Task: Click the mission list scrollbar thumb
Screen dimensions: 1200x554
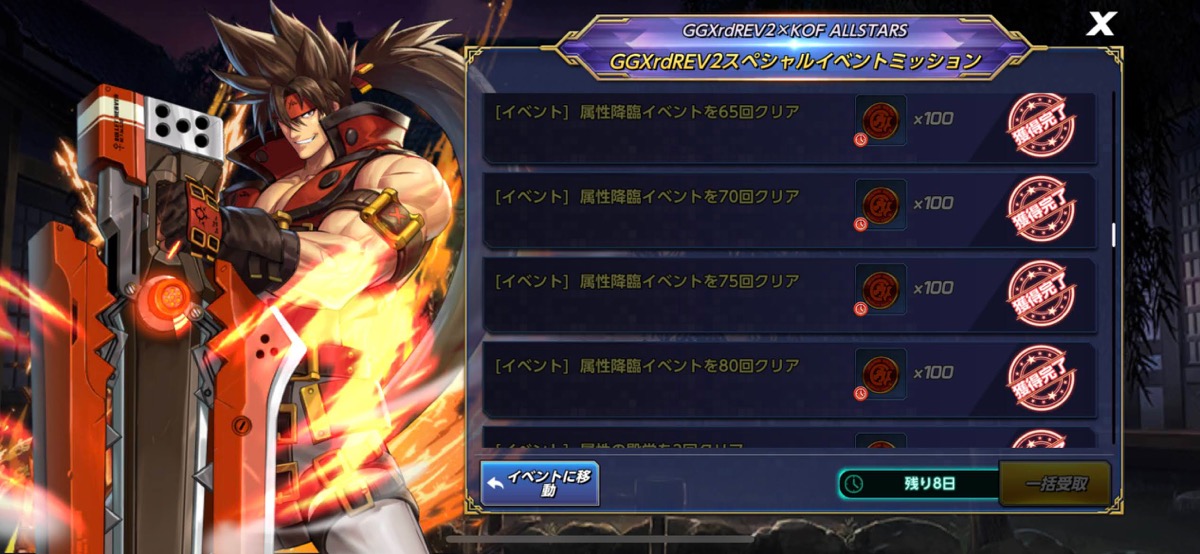Action: 1113,234
